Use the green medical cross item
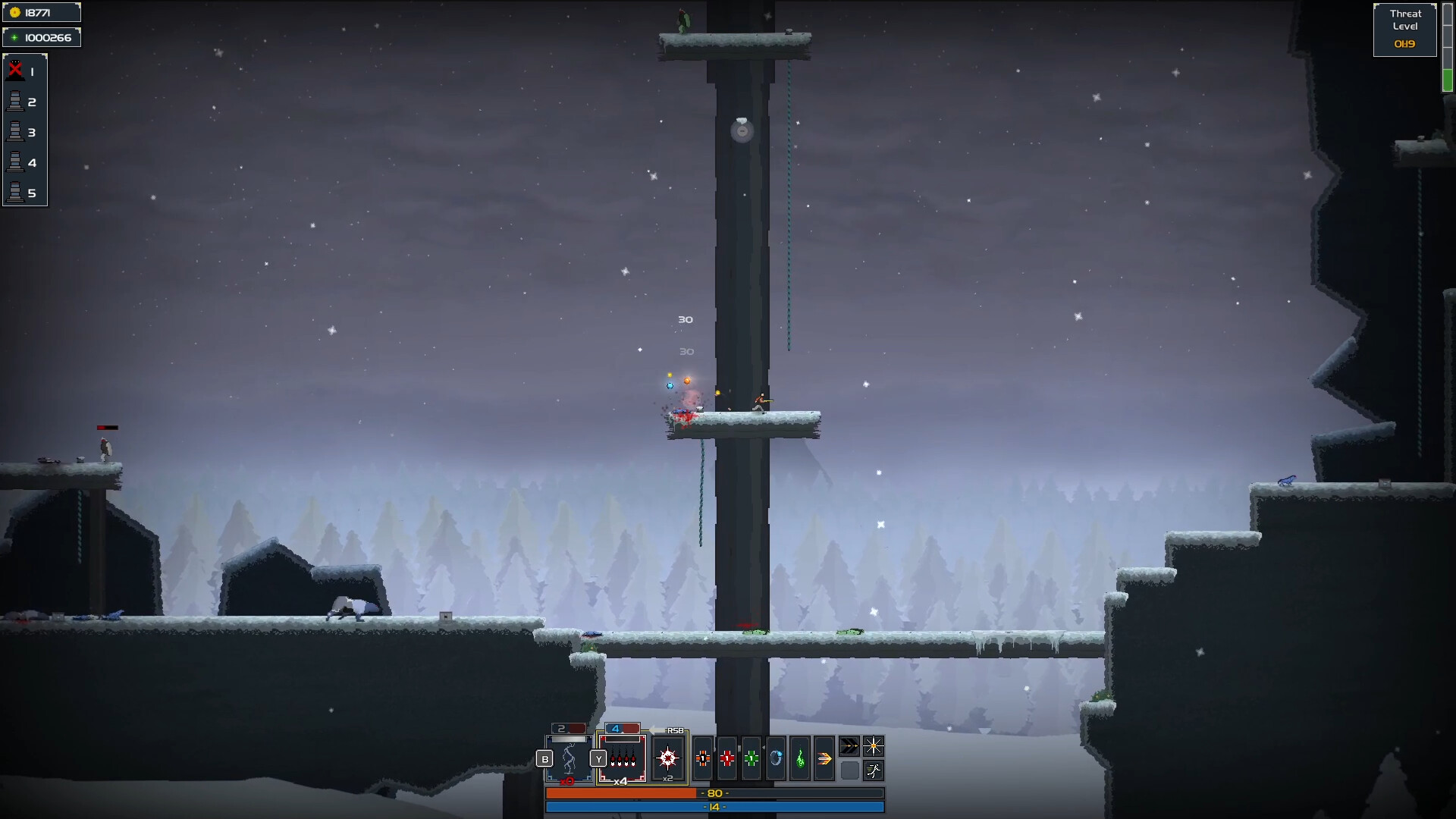The image size is (1456, 819). pyautogui.click(x=752, y=757)
